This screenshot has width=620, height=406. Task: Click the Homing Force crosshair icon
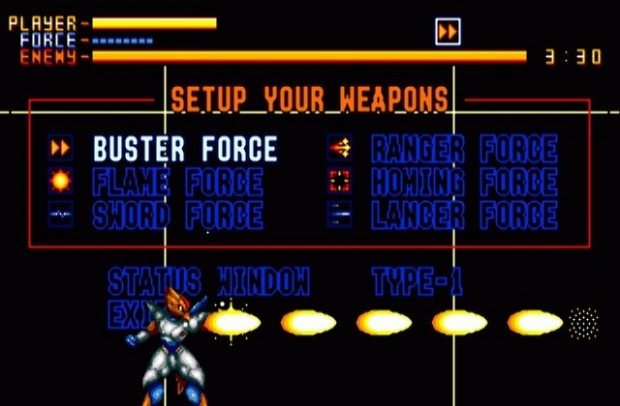tap(339, 182)
